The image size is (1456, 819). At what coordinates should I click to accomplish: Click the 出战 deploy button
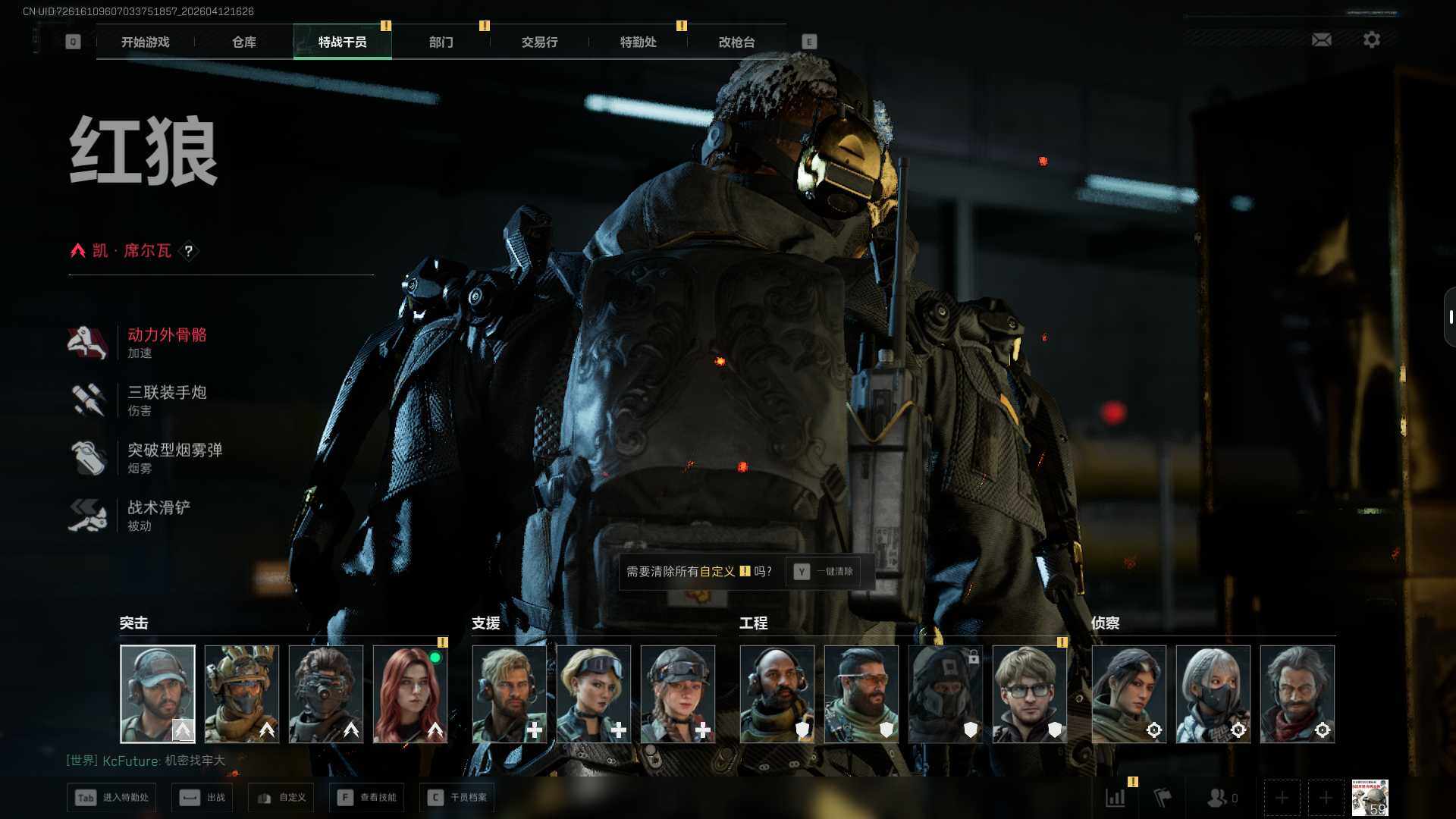pyautogui.click(x=202, y=798)
